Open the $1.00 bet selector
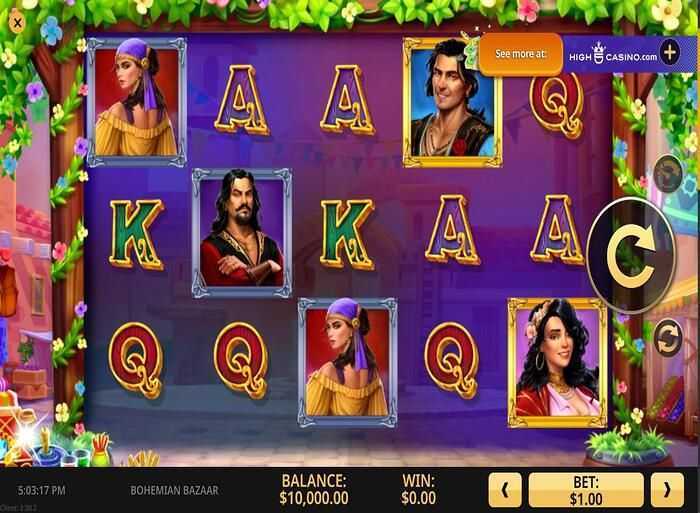 (x=587, y=489)
